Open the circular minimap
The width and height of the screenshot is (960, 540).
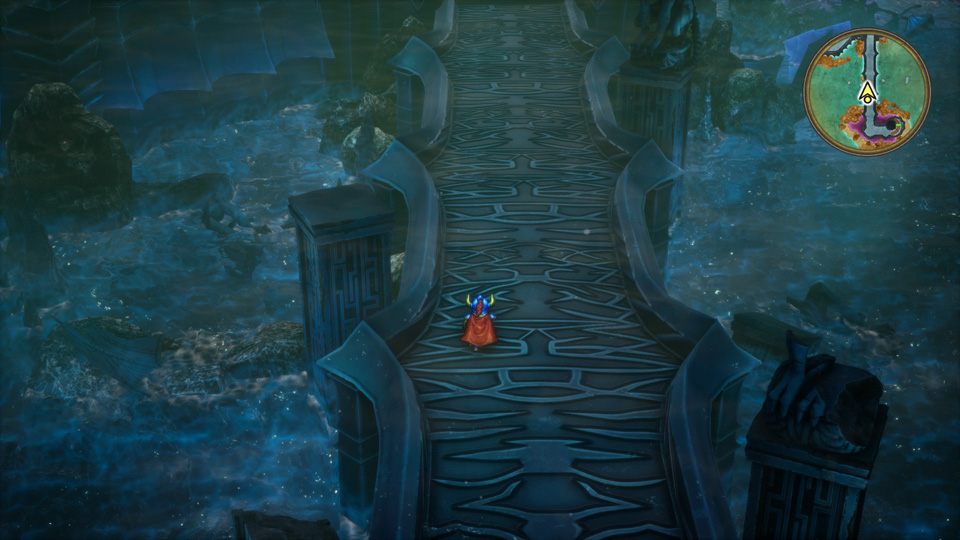click(867, 91)
